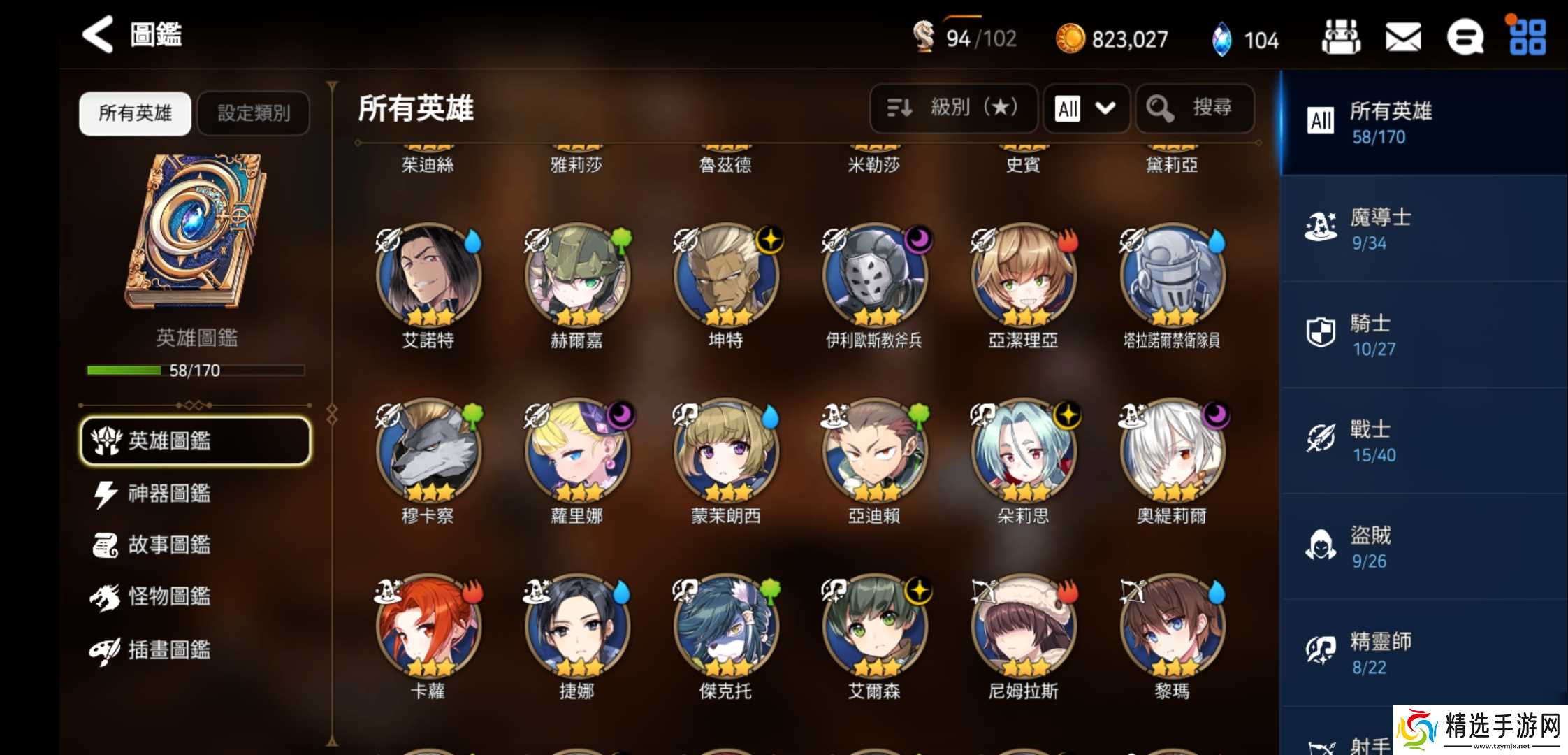Image resolution: width=1568 pixels, height=755 pixels.
Task: Click the 搜尋 search button
Action: 1195,108
